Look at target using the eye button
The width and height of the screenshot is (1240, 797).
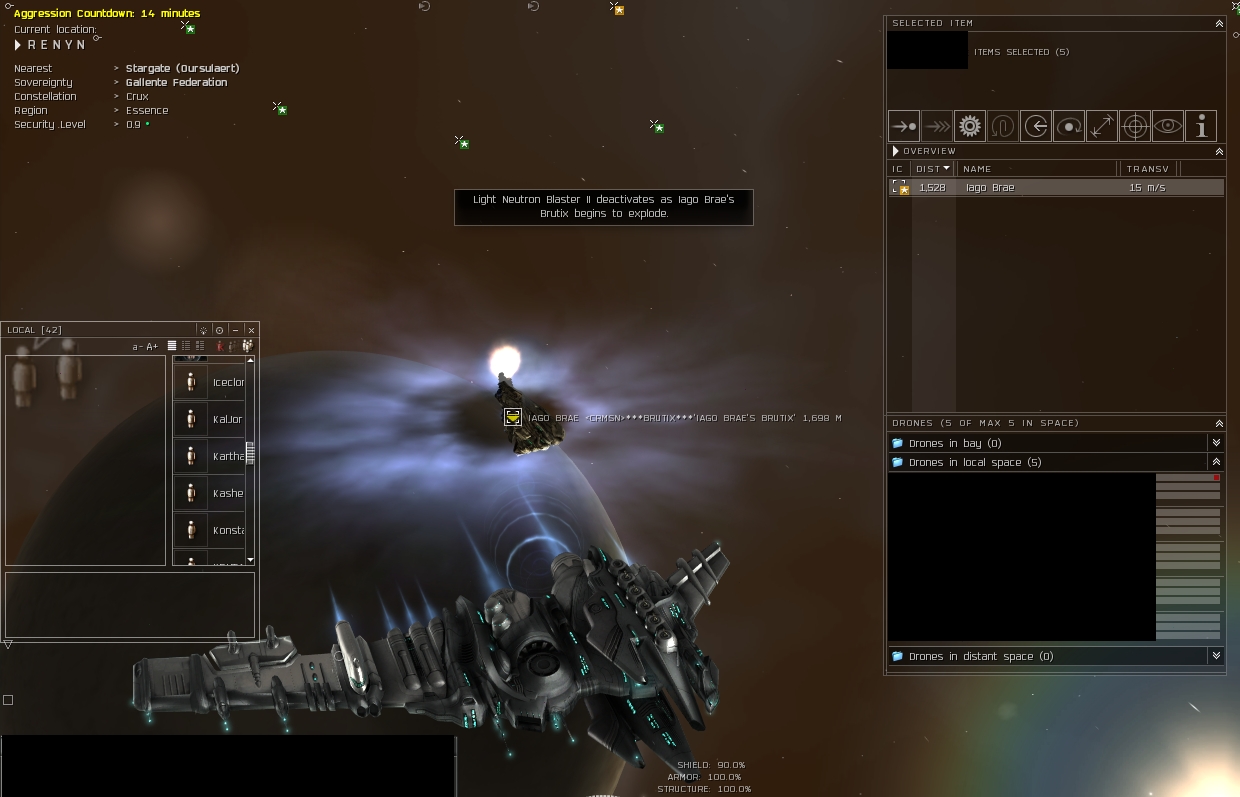coord(1167,126)
